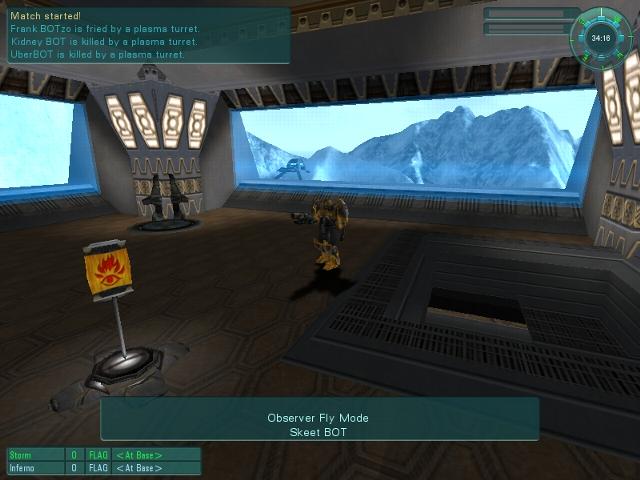
Task: Select the Inferno team score row
Action: point(104,468)
